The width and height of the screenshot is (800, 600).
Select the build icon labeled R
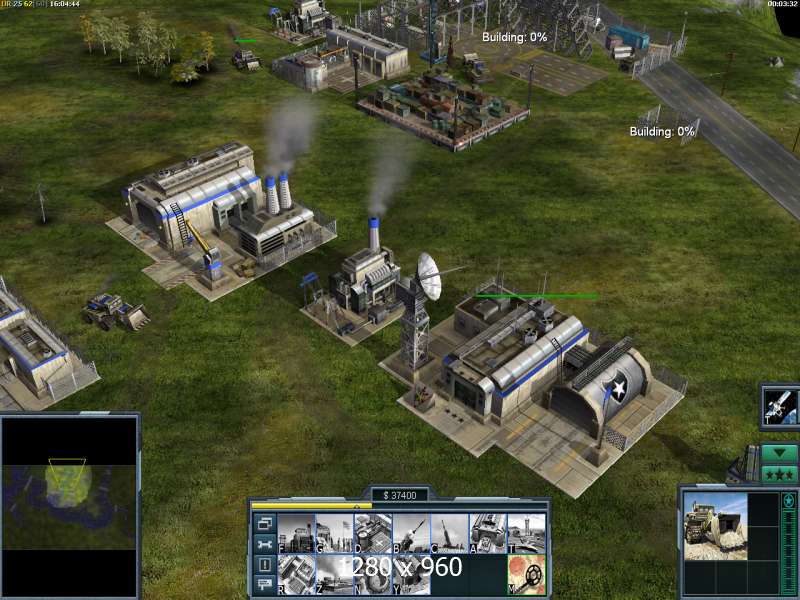tap(296, 575)
